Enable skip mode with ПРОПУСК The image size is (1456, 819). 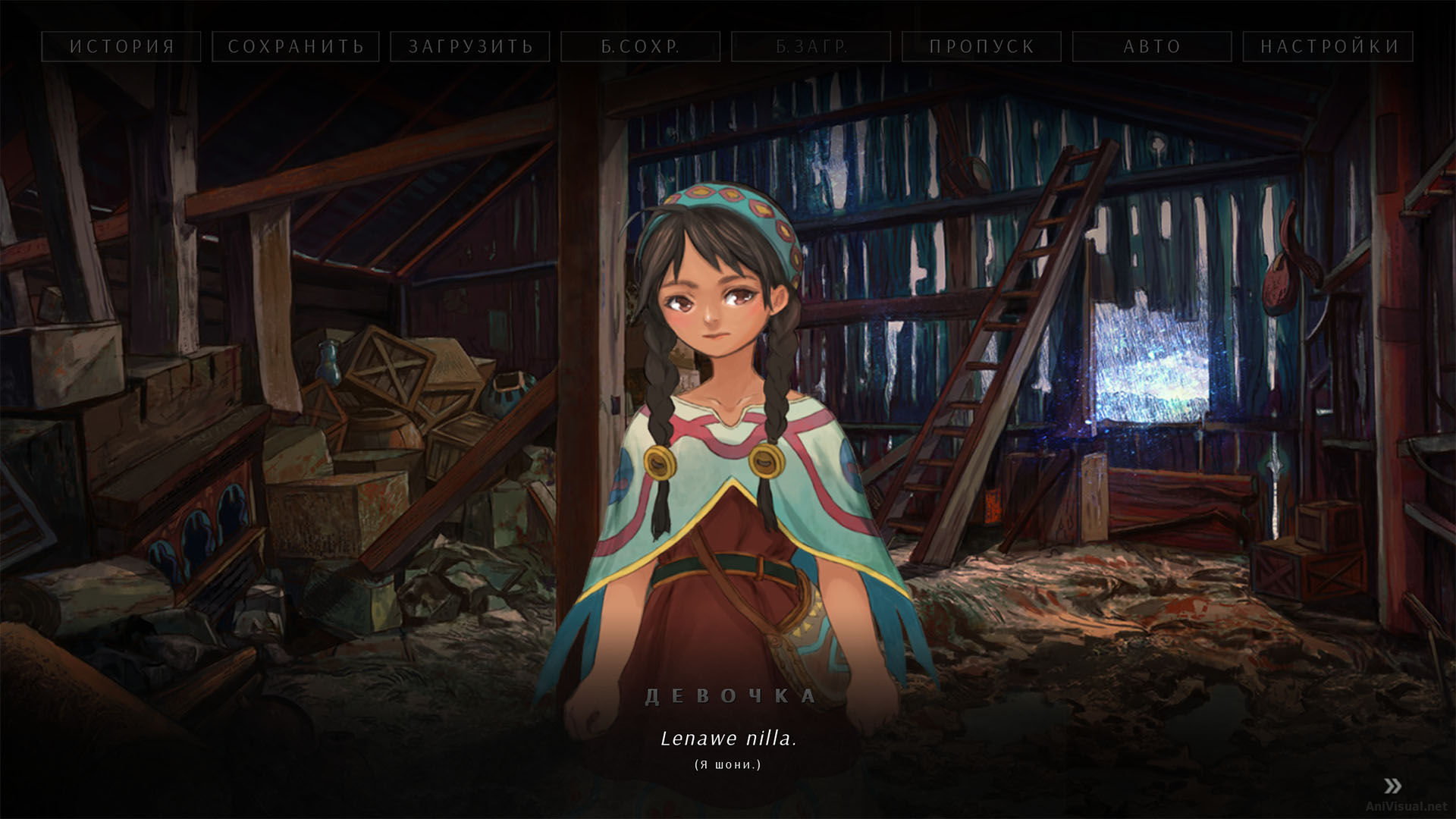[x=981, y=46]
